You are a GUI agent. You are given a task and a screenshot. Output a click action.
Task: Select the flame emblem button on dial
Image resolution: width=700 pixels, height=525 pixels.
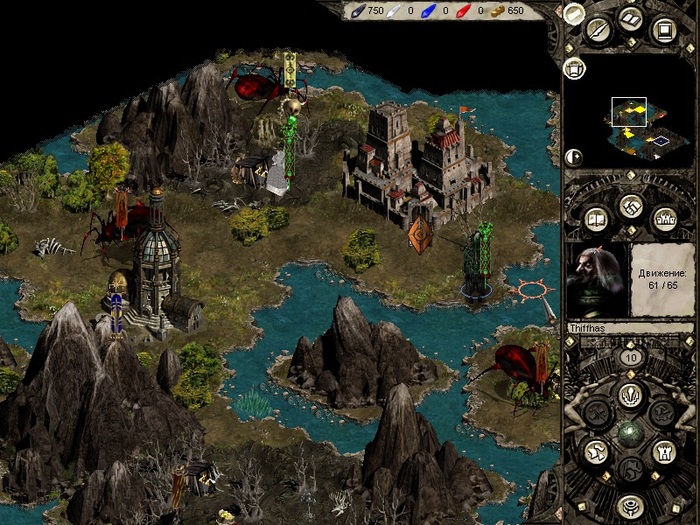(x=630, y=393)
